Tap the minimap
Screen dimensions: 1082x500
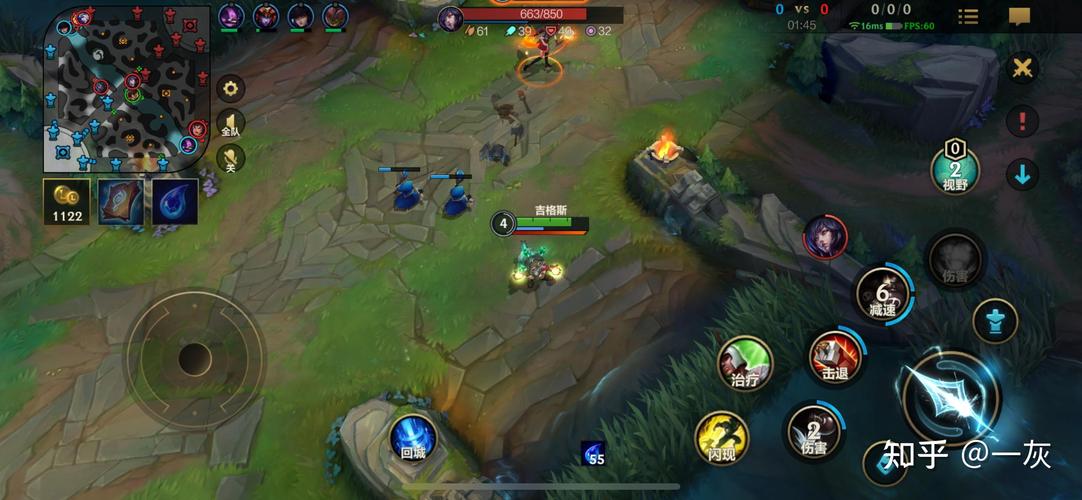coord(126,88)
